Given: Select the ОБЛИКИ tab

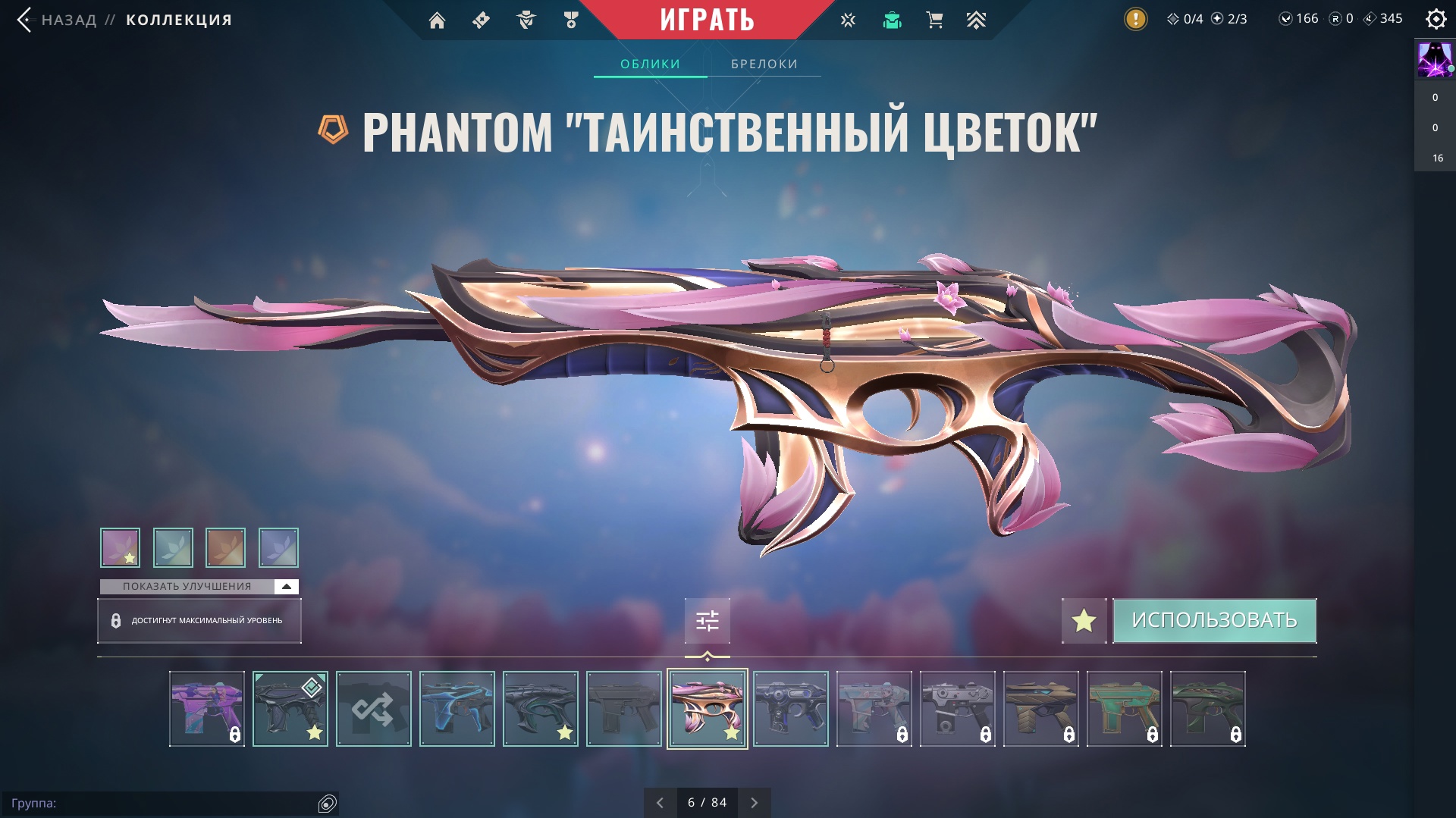Looking at the screenshot, I should coord(650,64).
